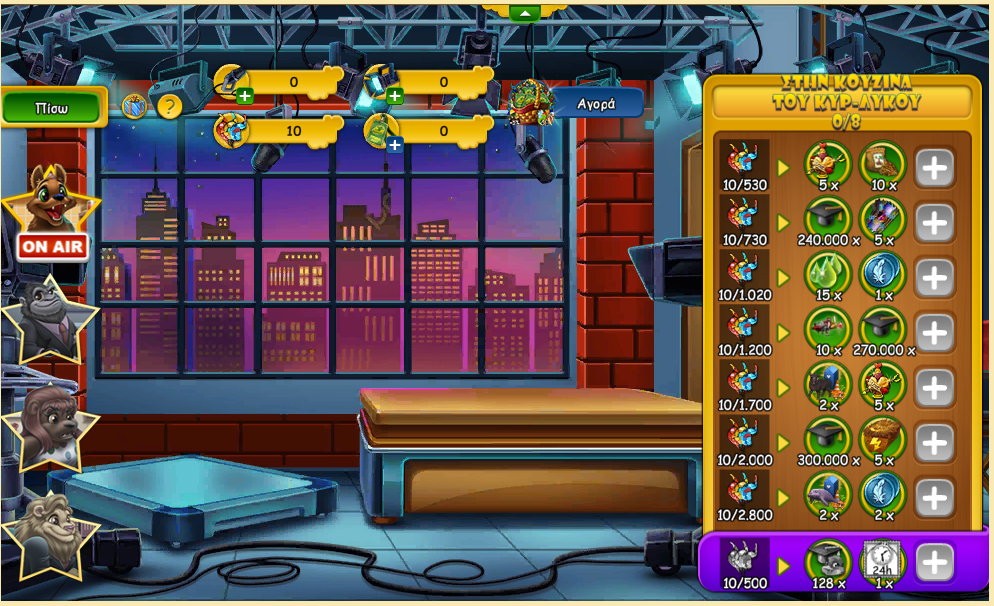Claim the 10/730 reward row plus button
This screenshot has height=606, width=994.
pyautogui.click(x=934, y=223)
